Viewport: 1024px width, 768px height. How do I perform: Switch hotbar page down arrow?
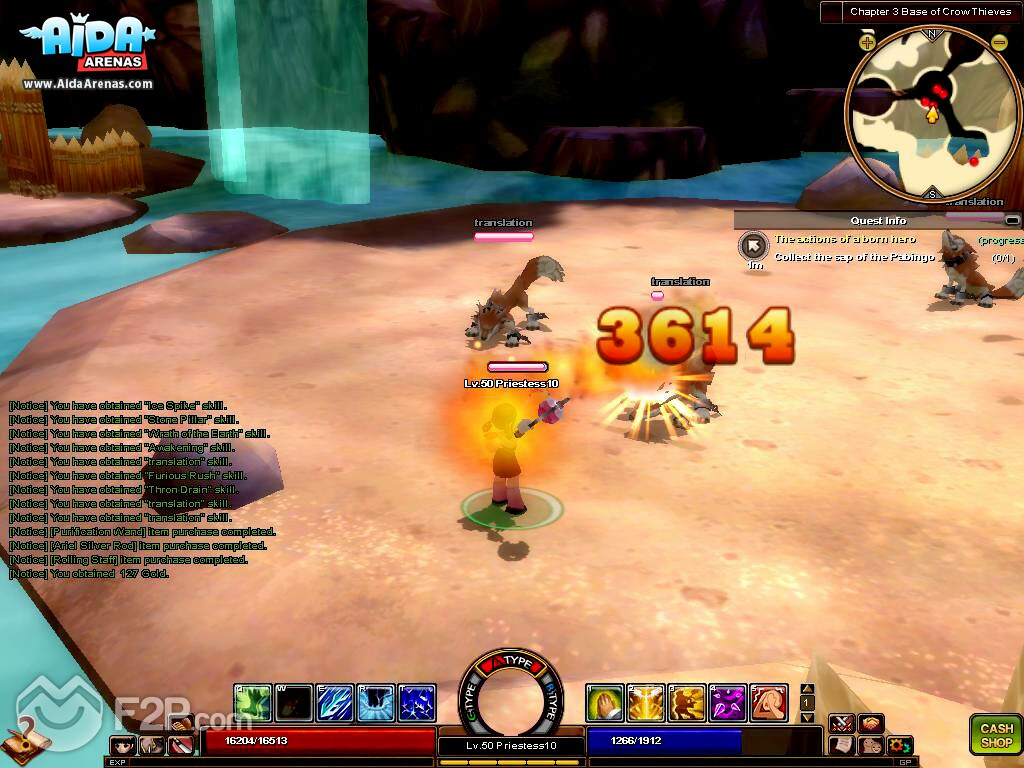coord(808,717)
